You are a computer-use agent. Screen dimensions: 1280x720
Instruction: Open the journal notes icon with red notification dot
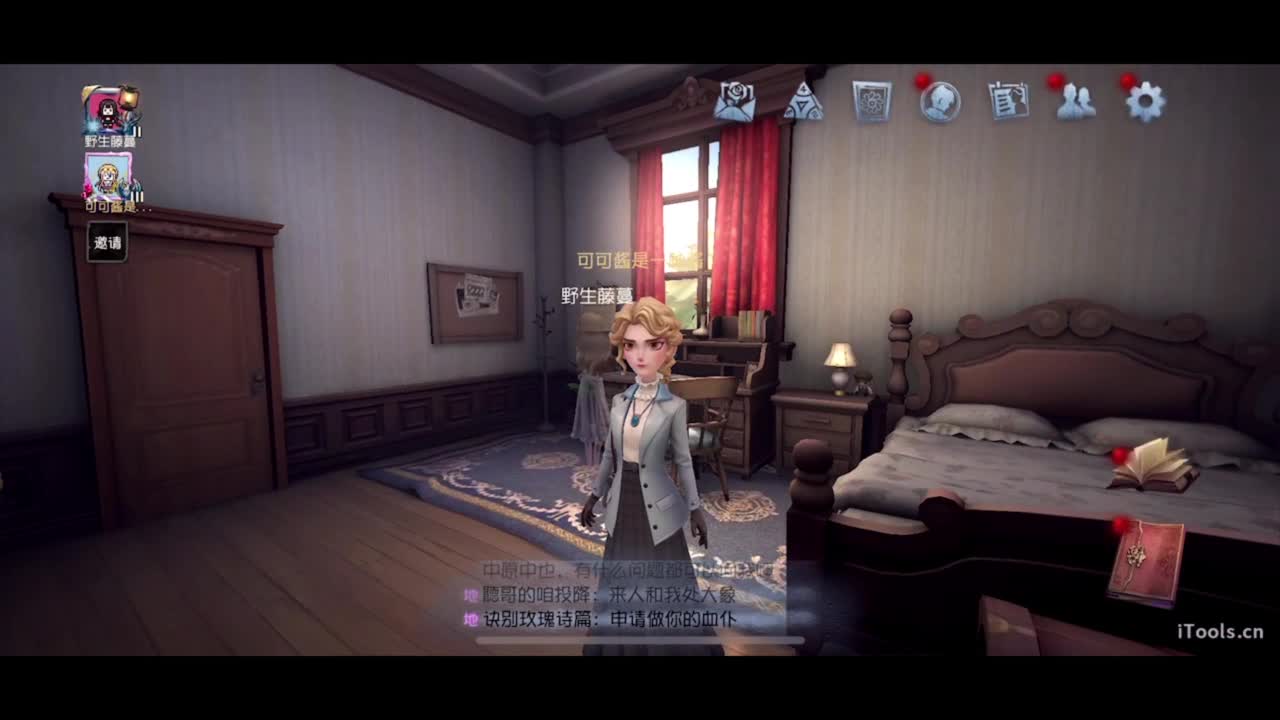(x=1007, y=99)
